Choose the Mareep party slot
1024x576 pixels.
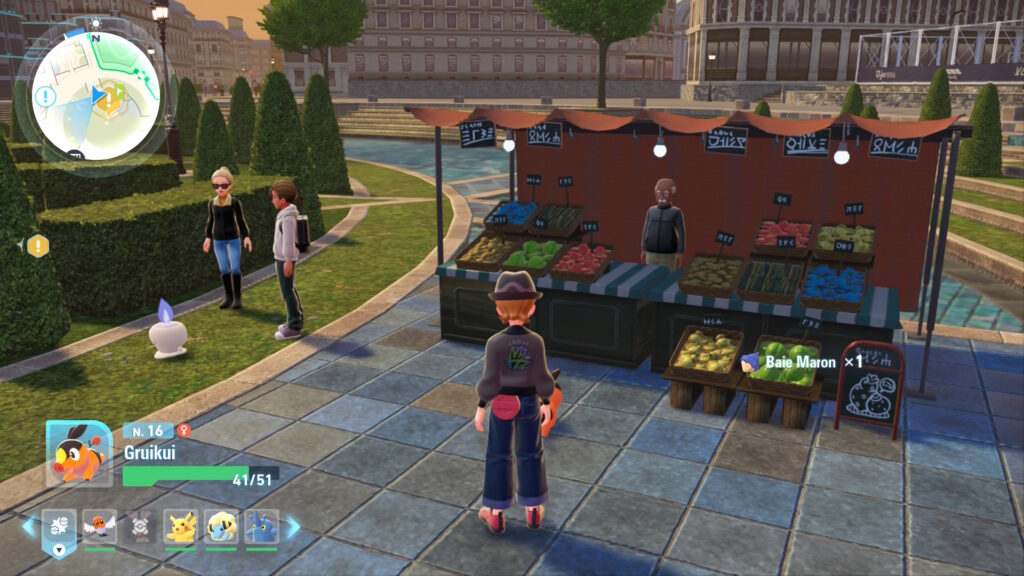(221, 527)
